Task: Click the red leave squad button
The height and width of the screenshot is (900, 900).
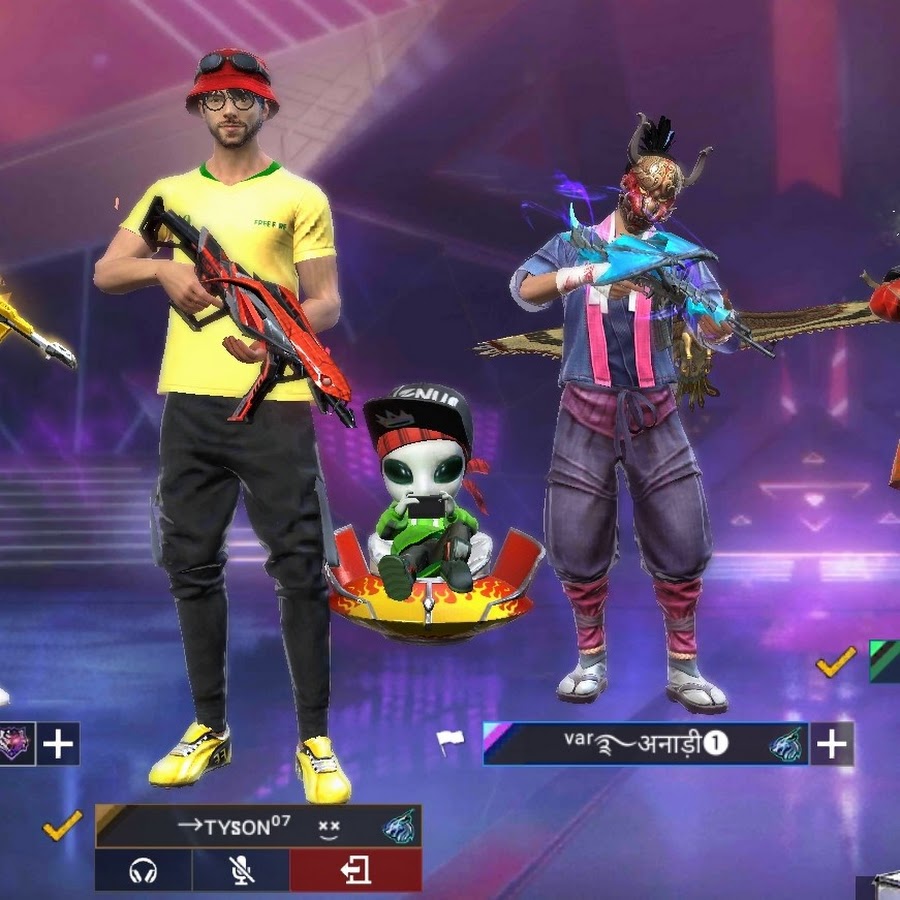Action: [355, 870]
